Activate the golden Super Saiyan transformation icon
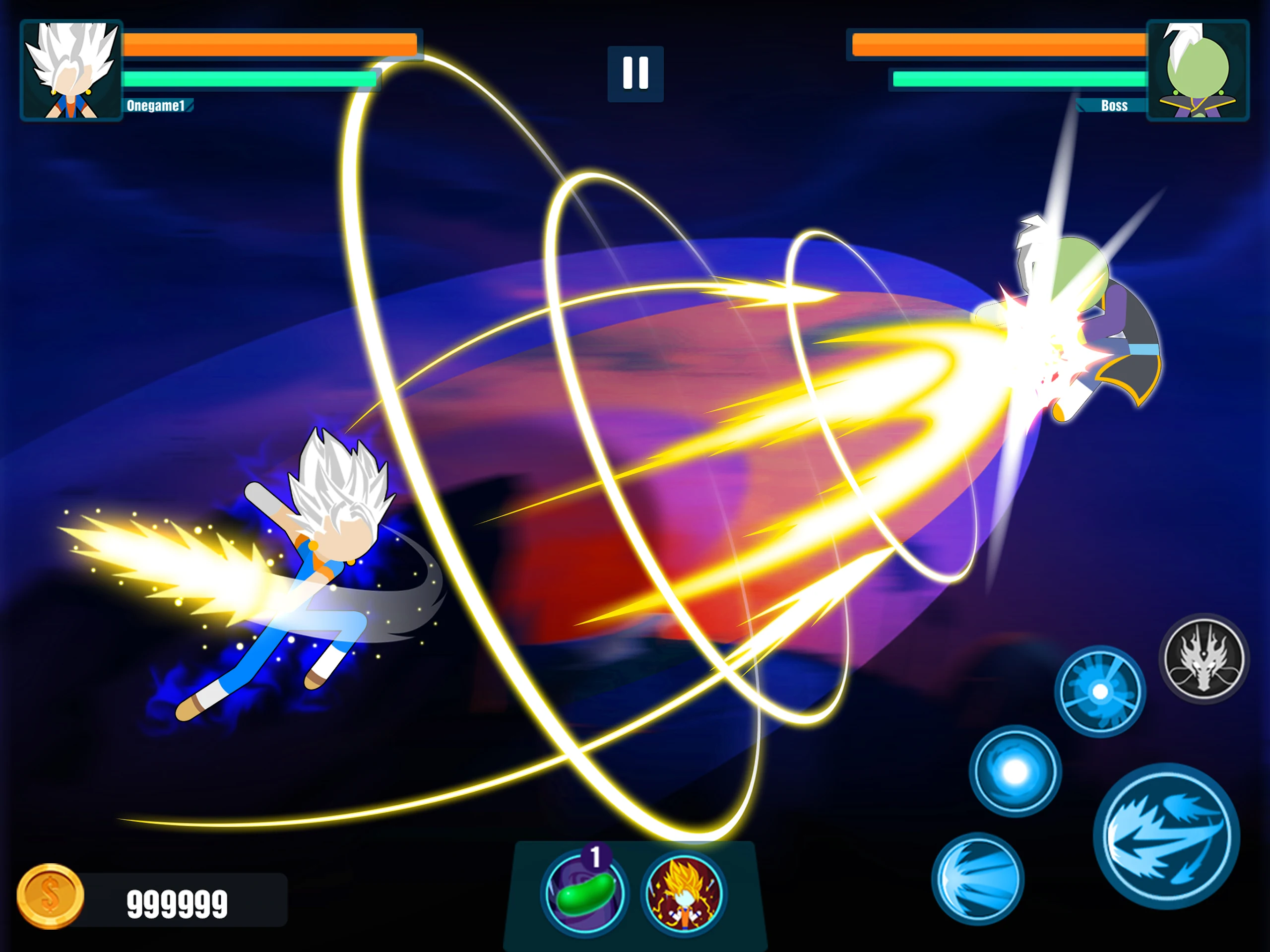This screenshot has height=952, width=1270. point(684,893)
